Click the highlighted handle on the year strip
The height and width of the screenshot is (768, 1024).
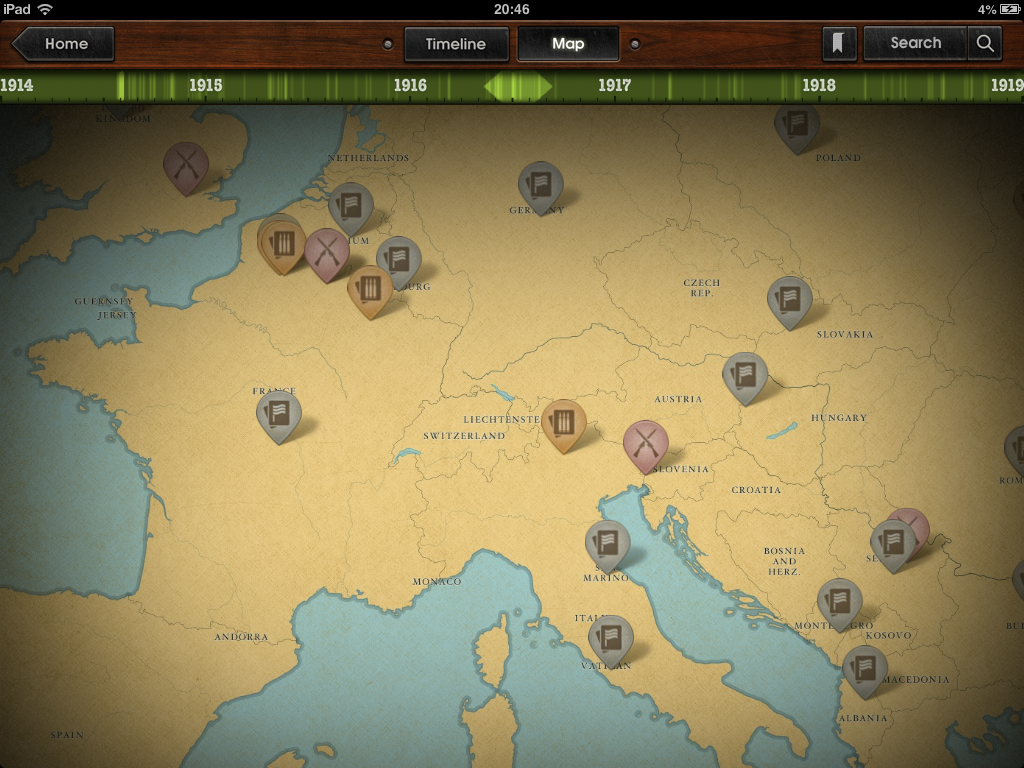(x=518, y=87)
